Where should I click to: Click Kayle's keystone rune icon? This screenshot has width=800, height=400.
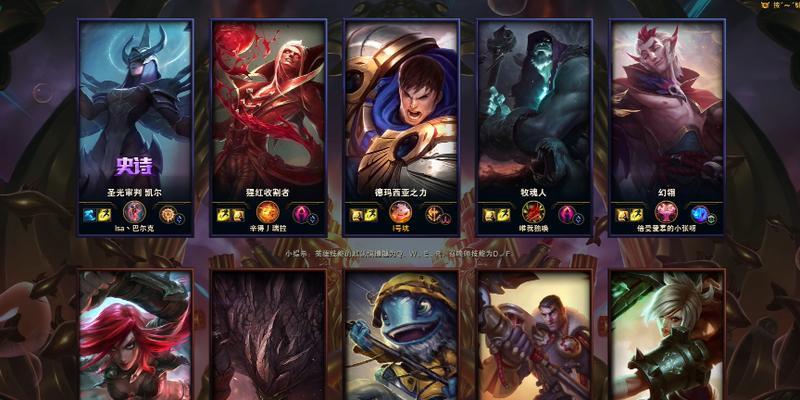point(134,212)
